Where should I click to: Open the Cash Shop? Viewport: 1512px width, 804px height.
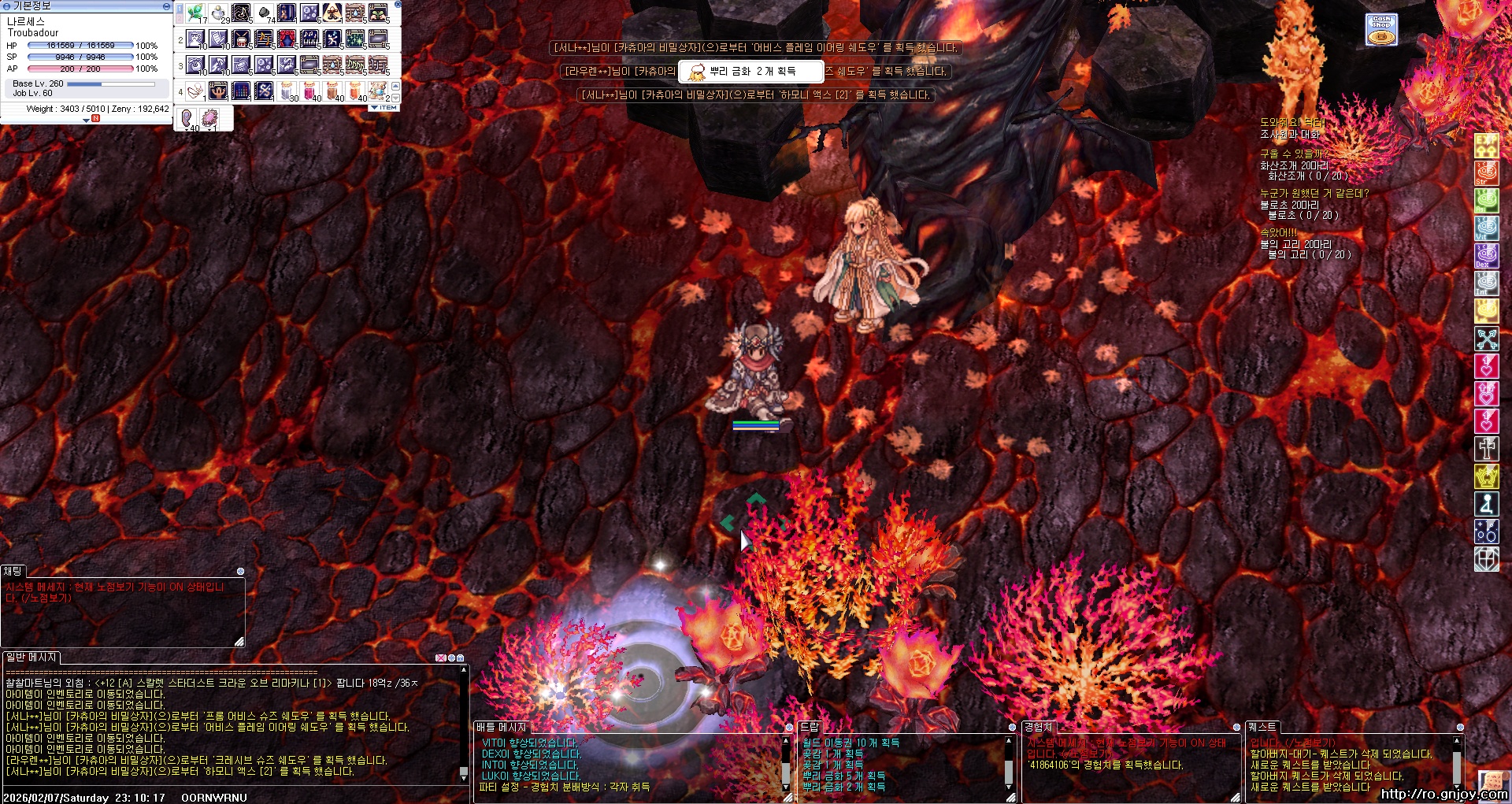tap(1381, 30)
